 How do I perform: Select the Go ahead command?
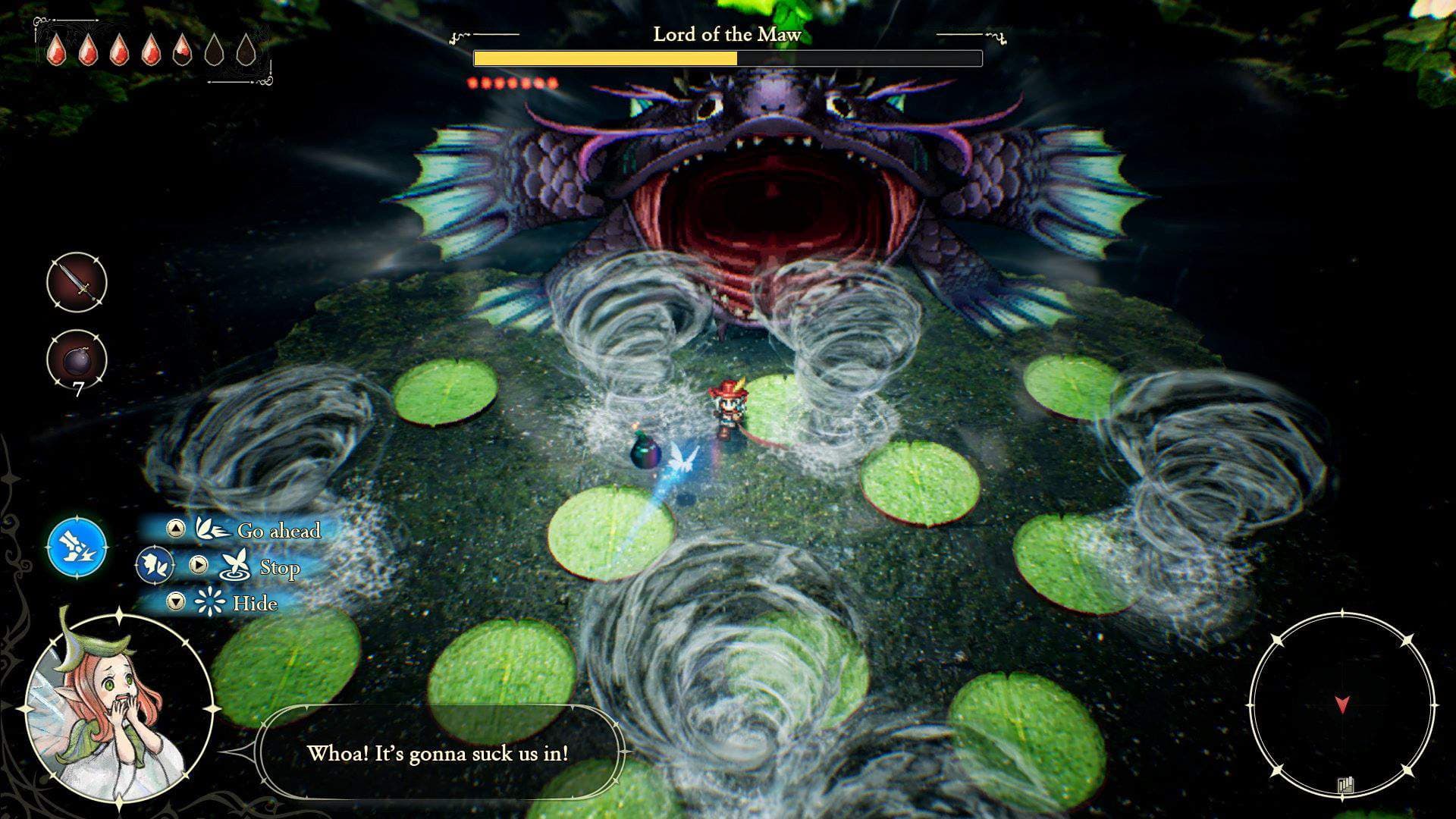pyautogui.click(x=279, y=532)
